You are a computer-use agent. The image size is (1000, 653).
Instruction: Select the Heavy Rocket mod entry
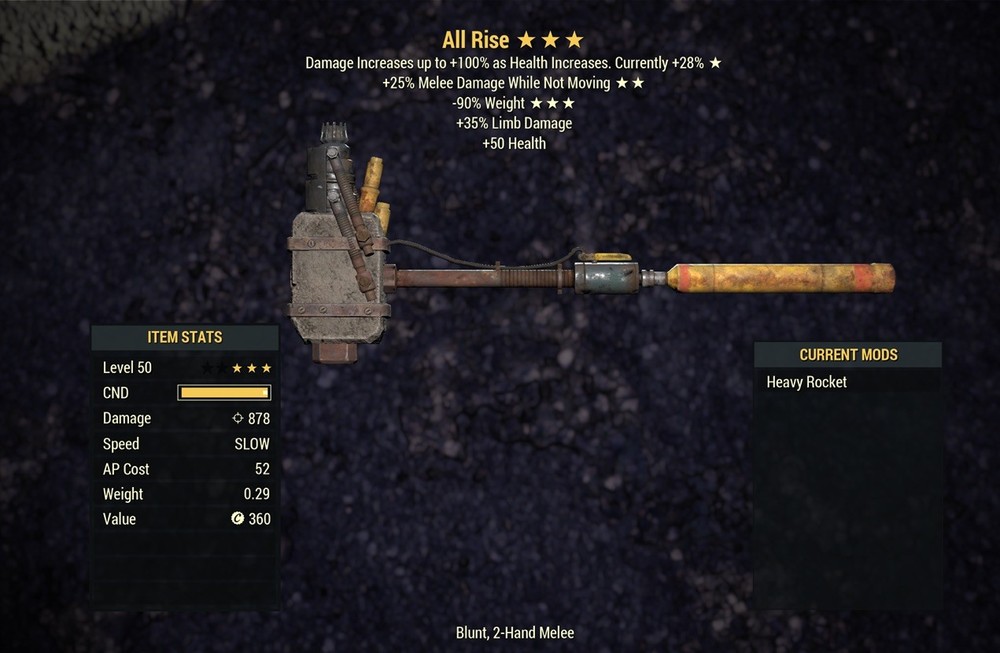click(807, 382)
